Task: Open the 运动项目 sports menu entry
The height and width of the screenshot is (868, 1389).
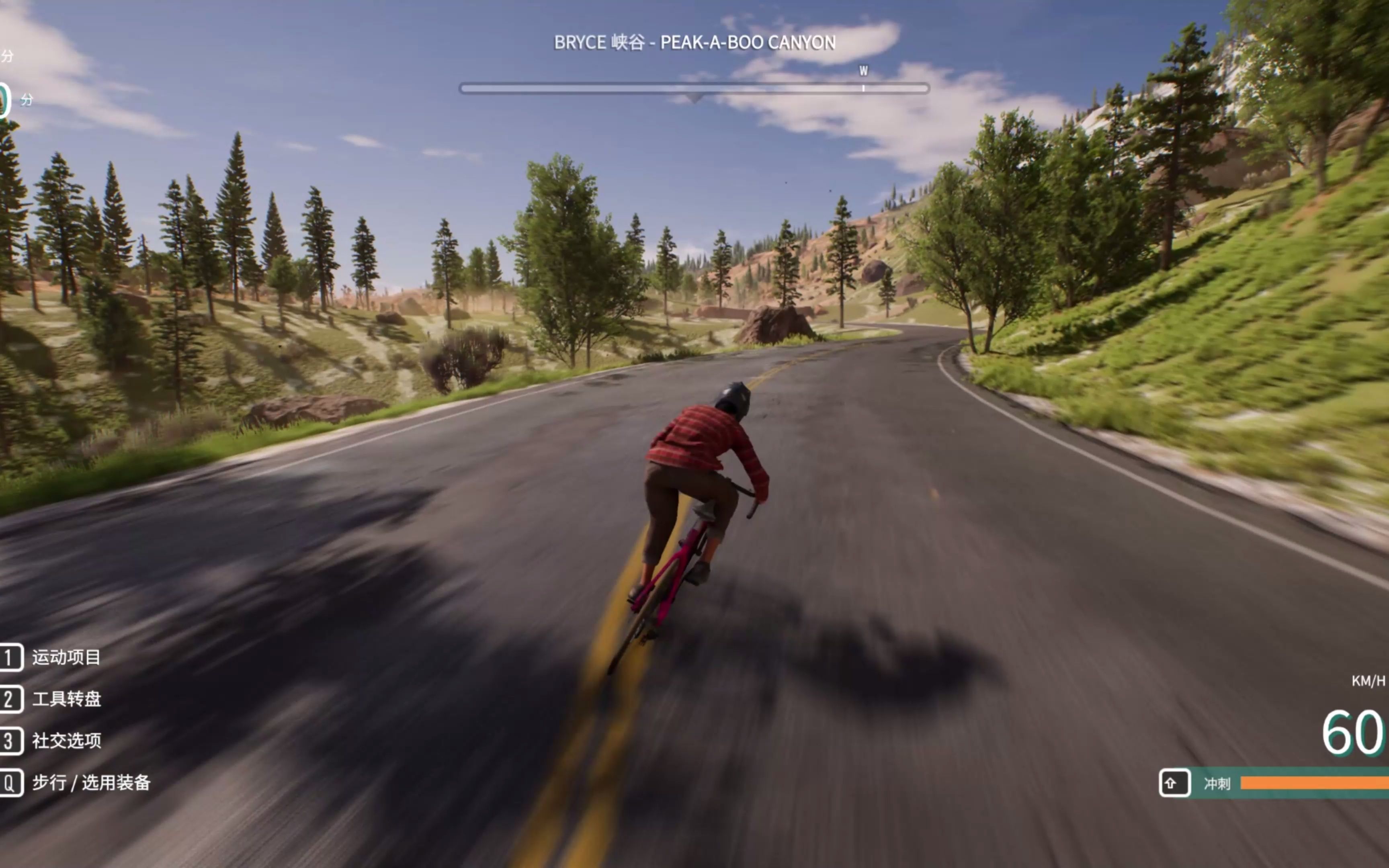Action: coord(66,657)
